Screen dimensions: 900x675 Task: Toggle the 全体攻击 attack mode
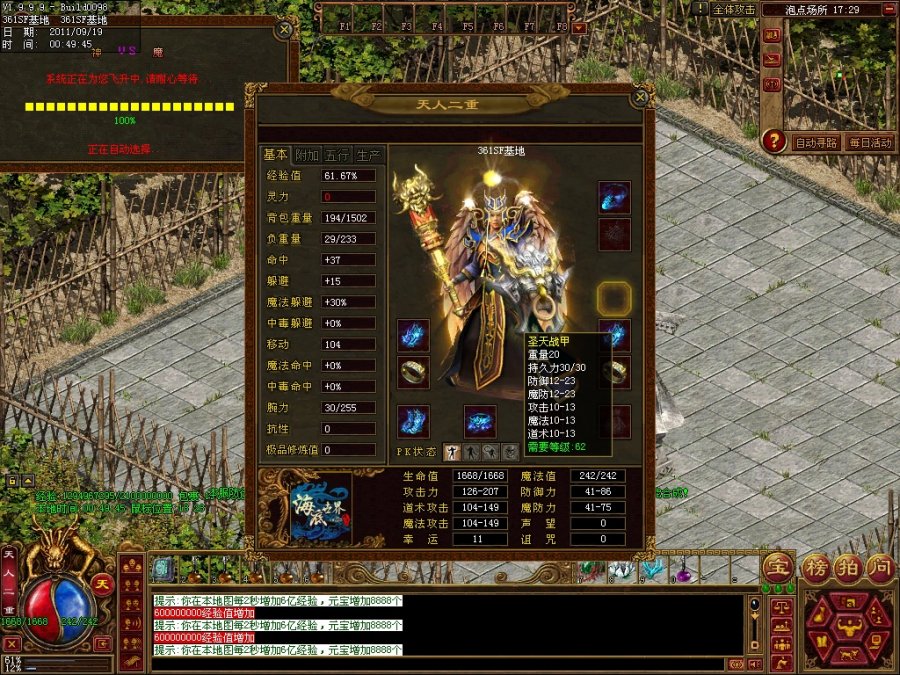734,9
